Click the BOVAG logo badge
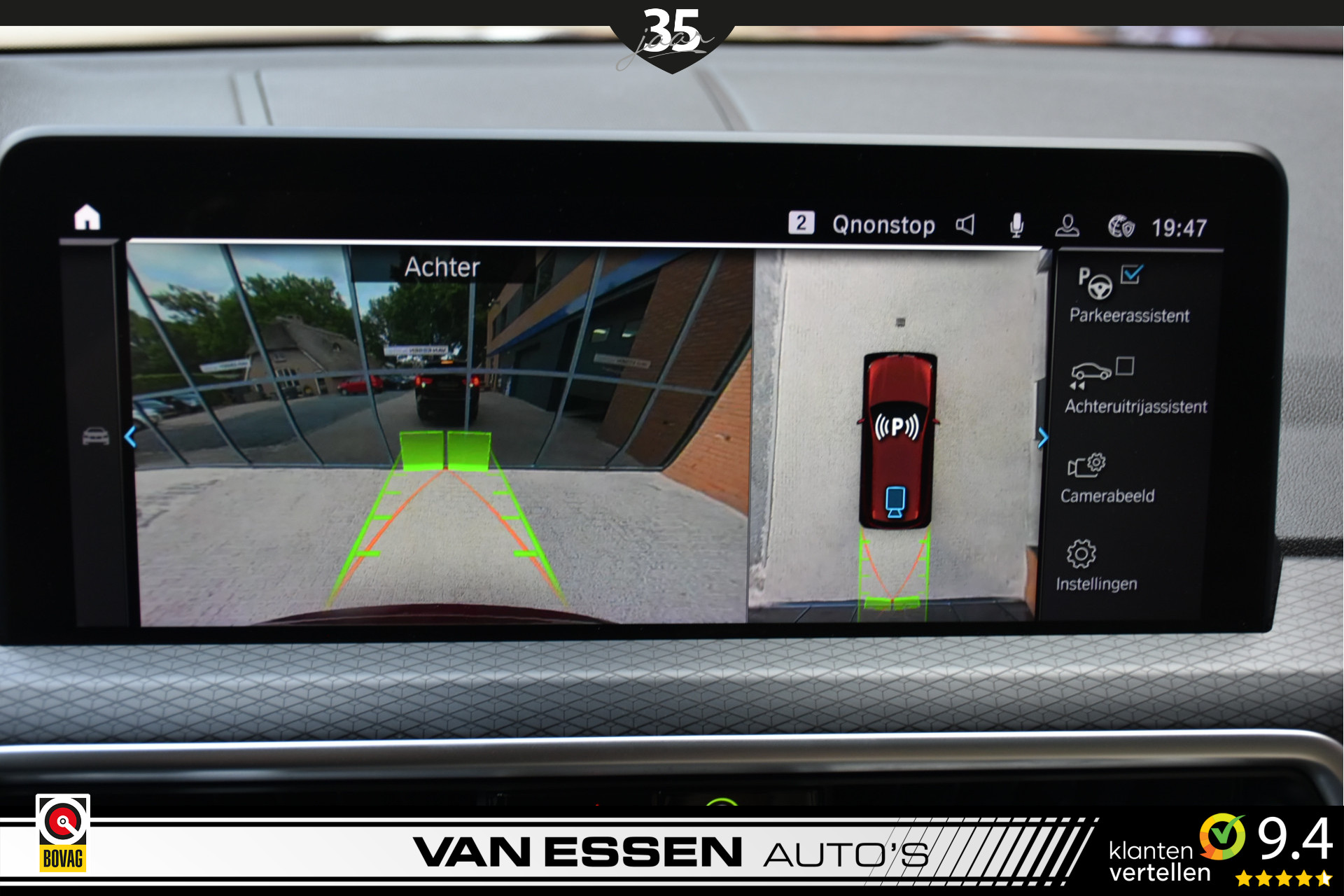Image resolution: width=1344 pixels, height=896 pixels. click(x=63, y=833)
